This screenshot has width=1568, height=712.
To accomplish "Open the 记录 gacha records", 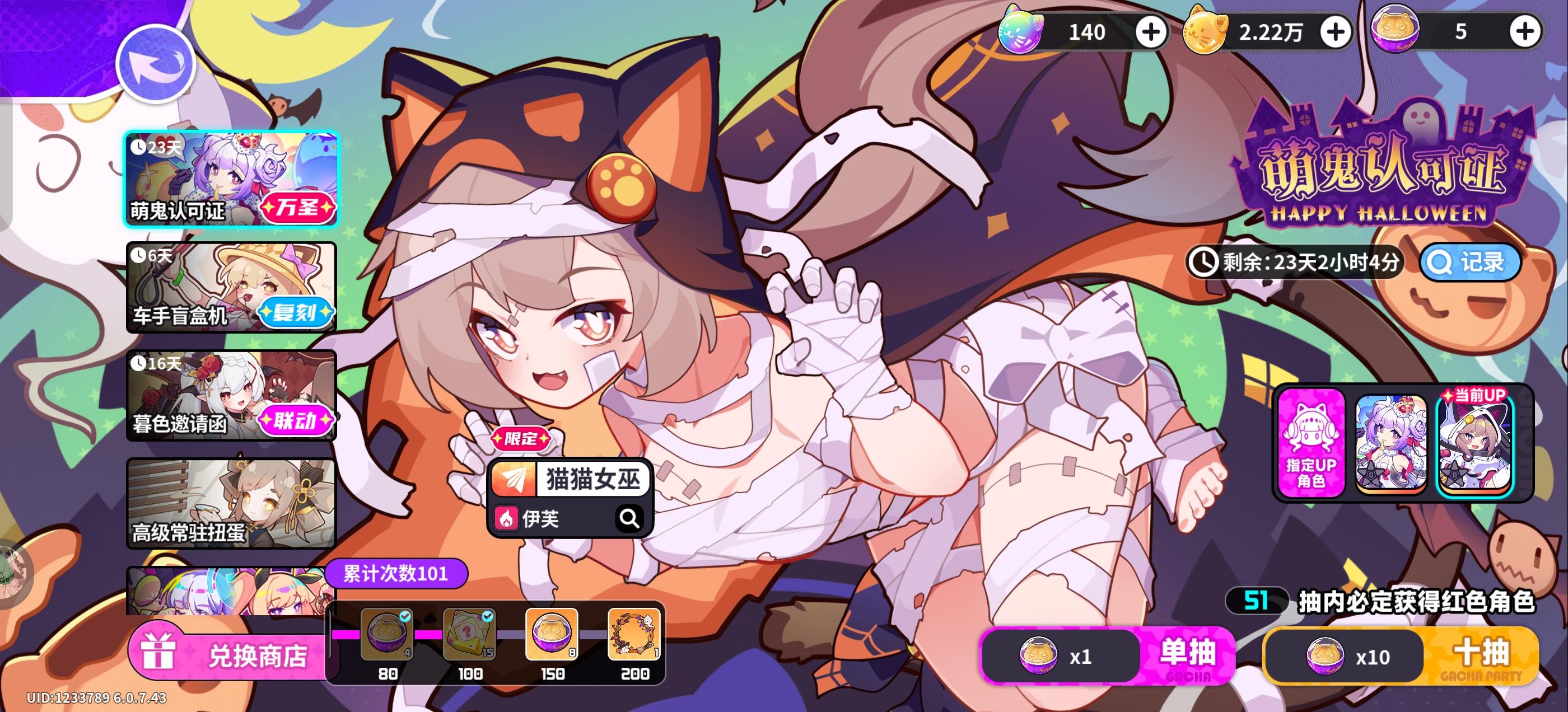I will 1469,261.
